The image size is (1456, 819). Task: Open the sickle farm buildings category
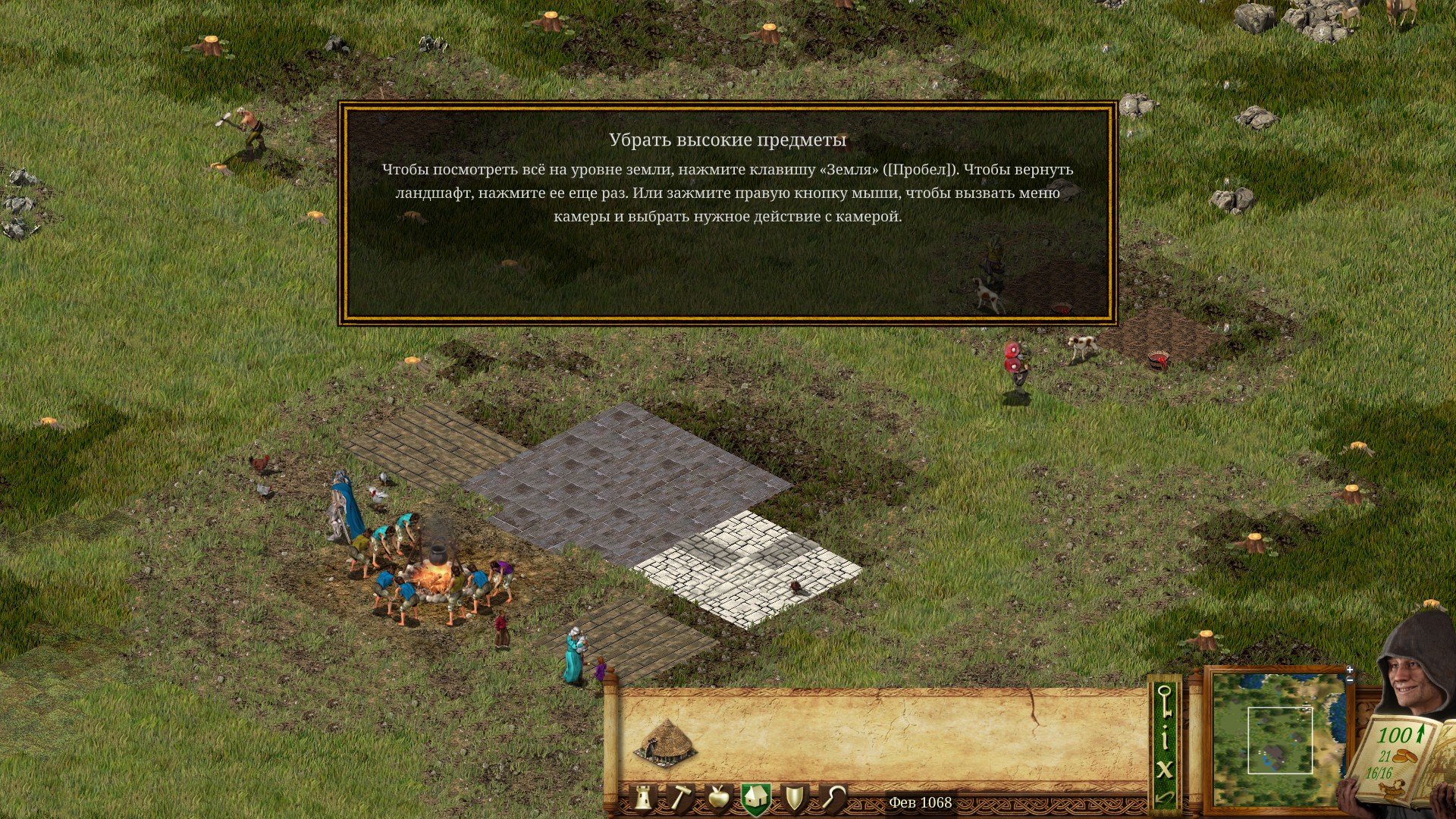point(833,799)
